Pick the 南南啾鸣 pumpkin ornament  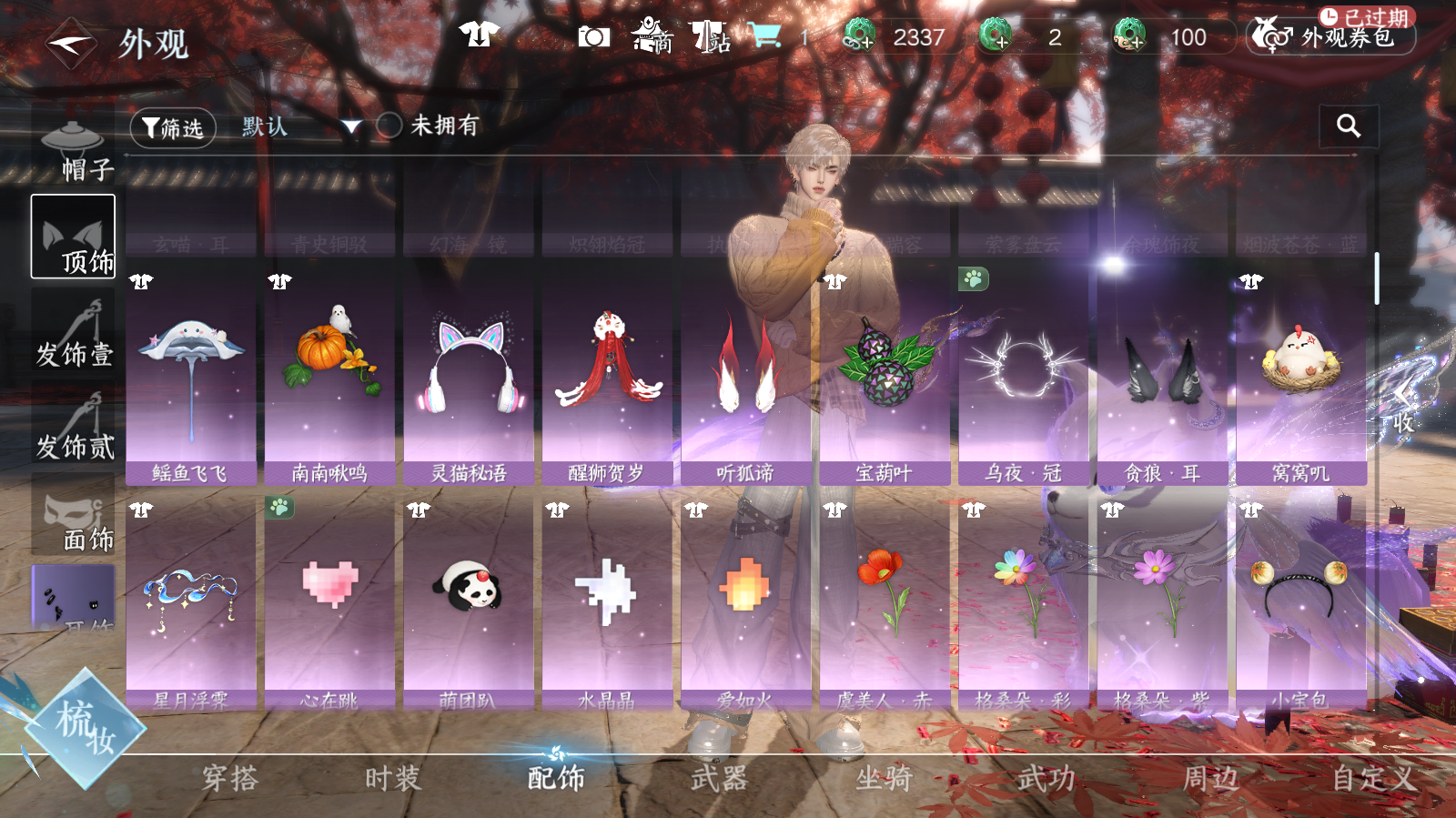(x=329, y=375)
